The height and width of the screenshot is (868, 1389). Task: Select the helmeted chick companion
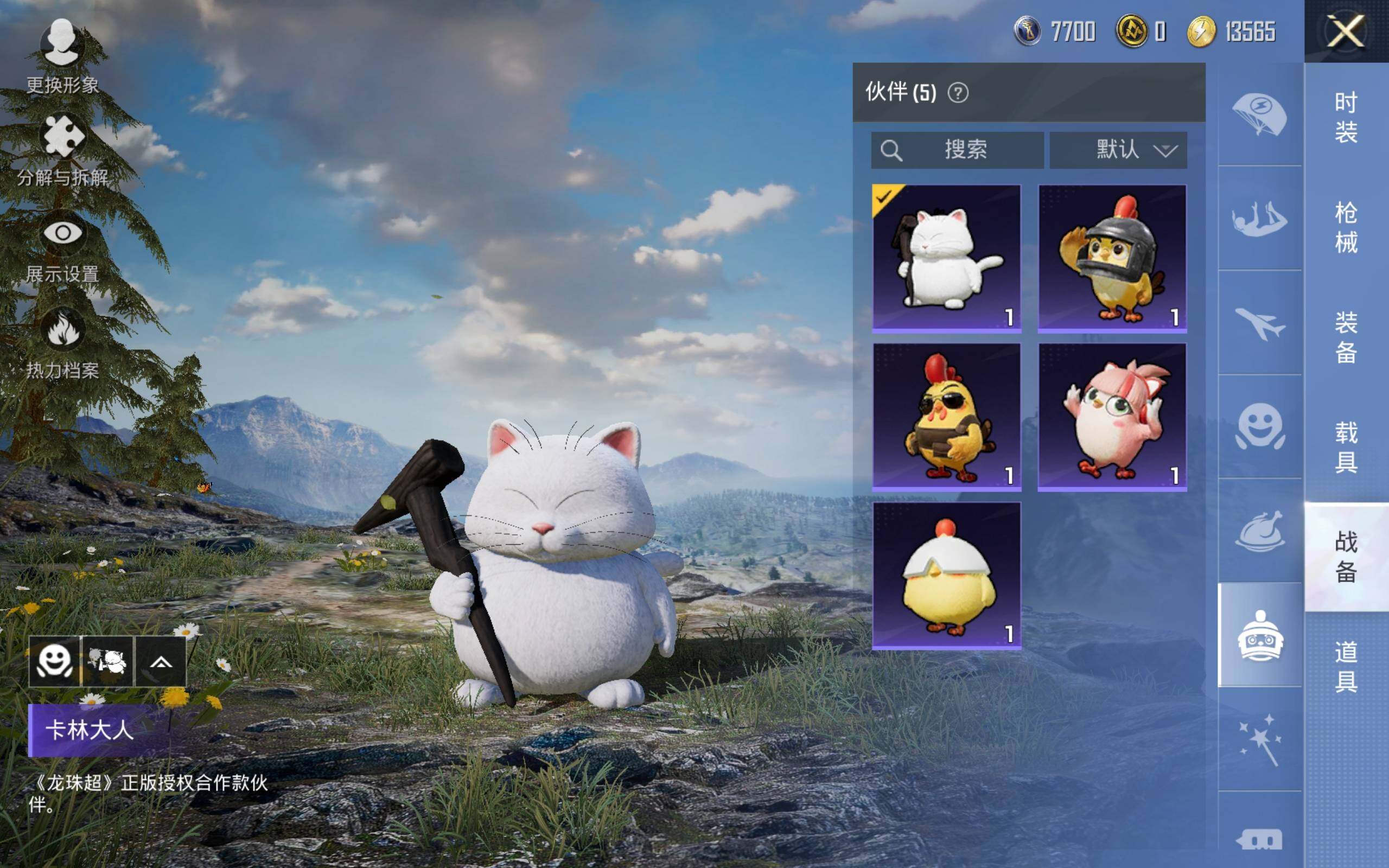[x=1112, y=258]
